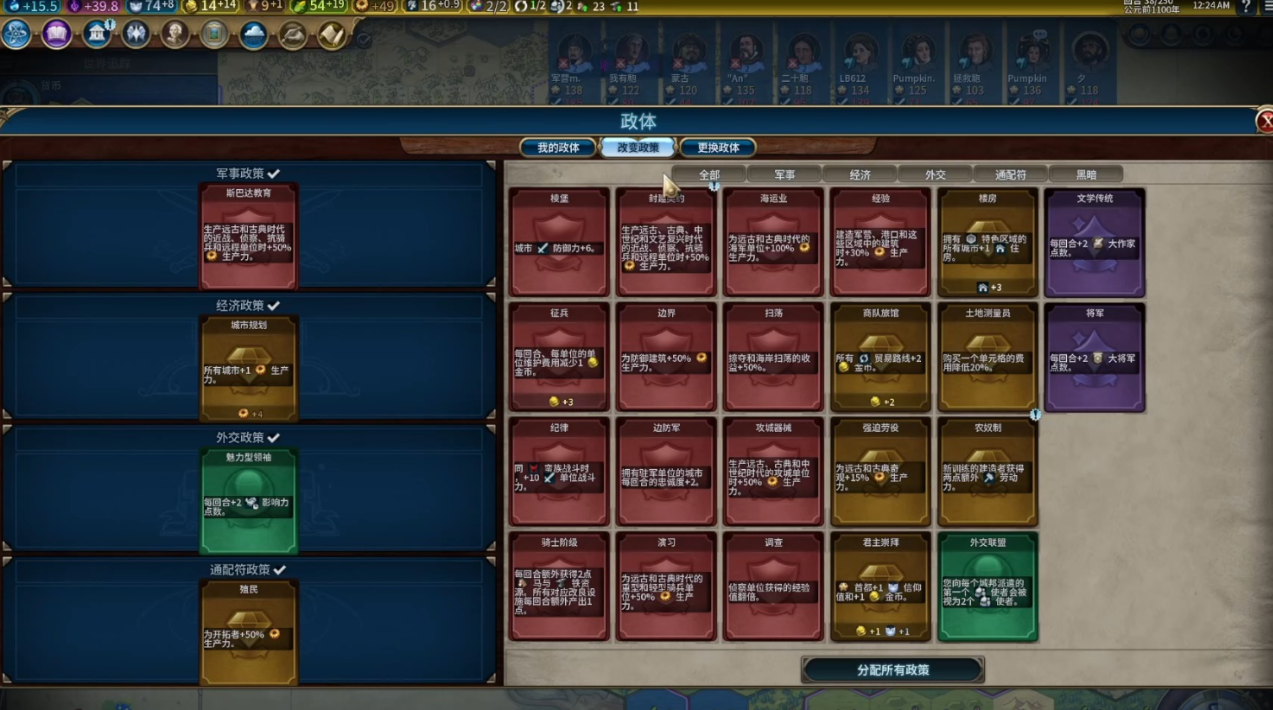Select the 骑士阶级 policy card
The width and height of the screenshot is (1273, 710).
pos(559,586)
